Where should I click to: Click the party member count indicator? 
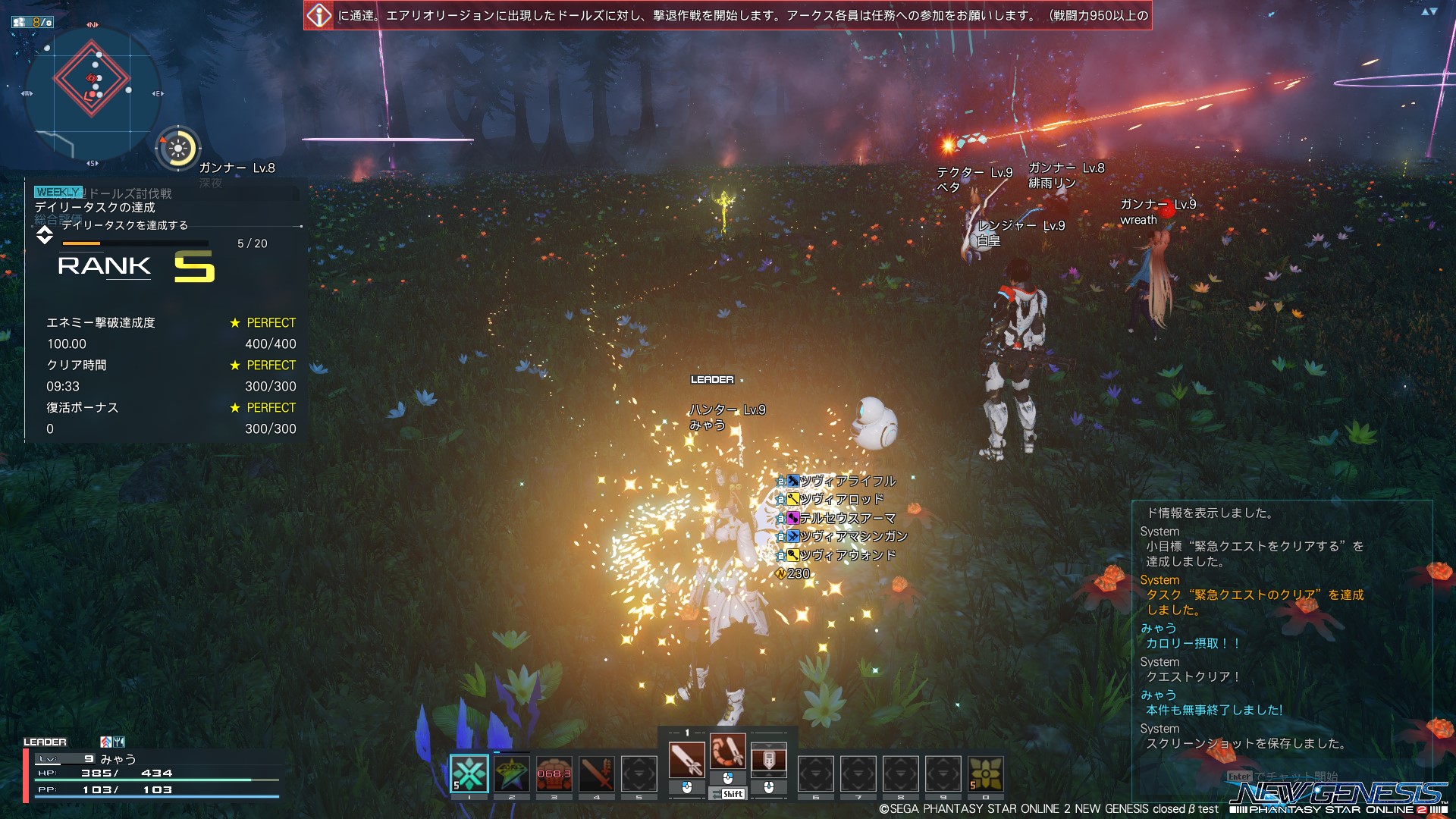click(x=33, y=22)
